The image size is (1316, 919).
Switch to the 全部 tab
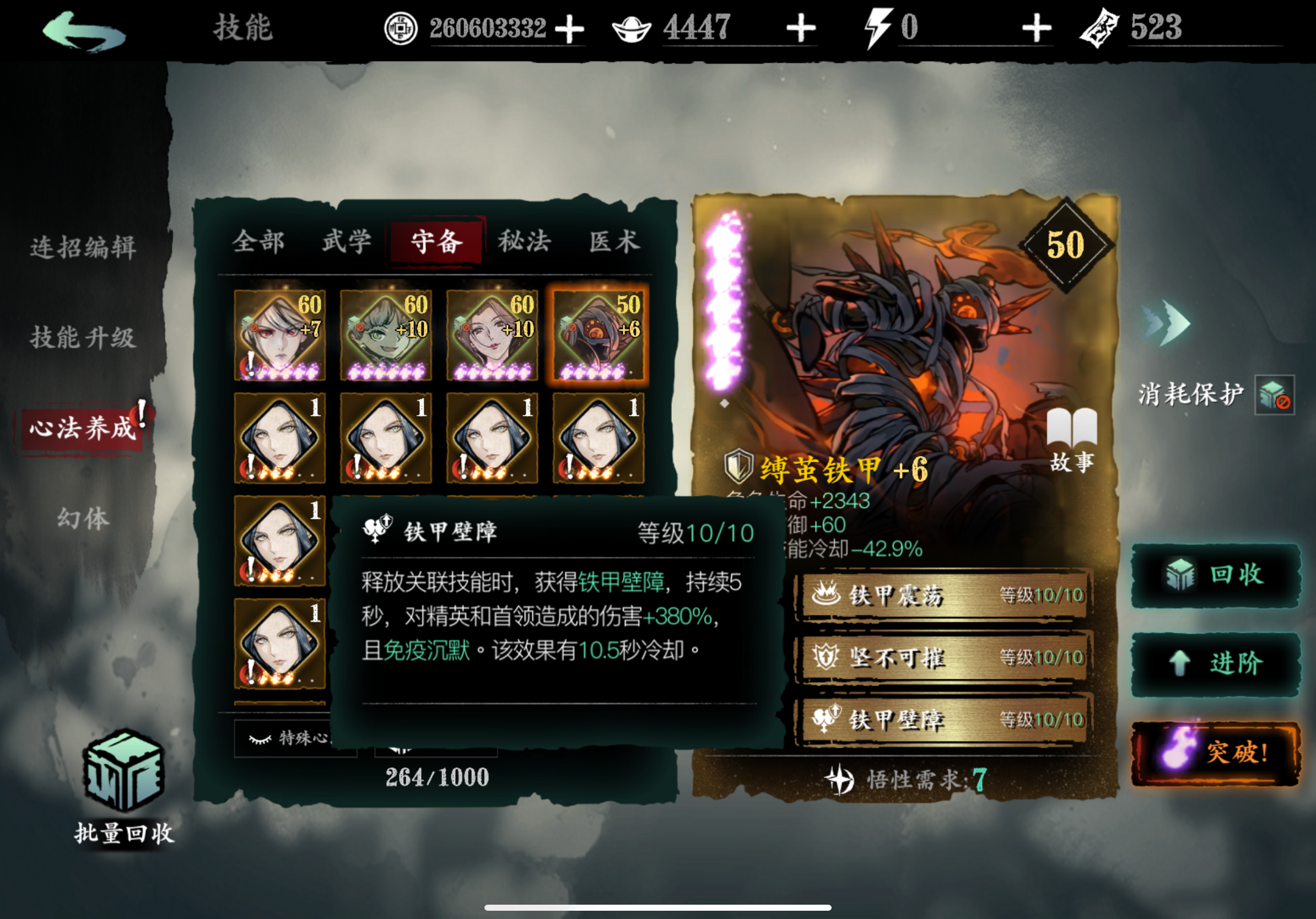pos(258,241)
